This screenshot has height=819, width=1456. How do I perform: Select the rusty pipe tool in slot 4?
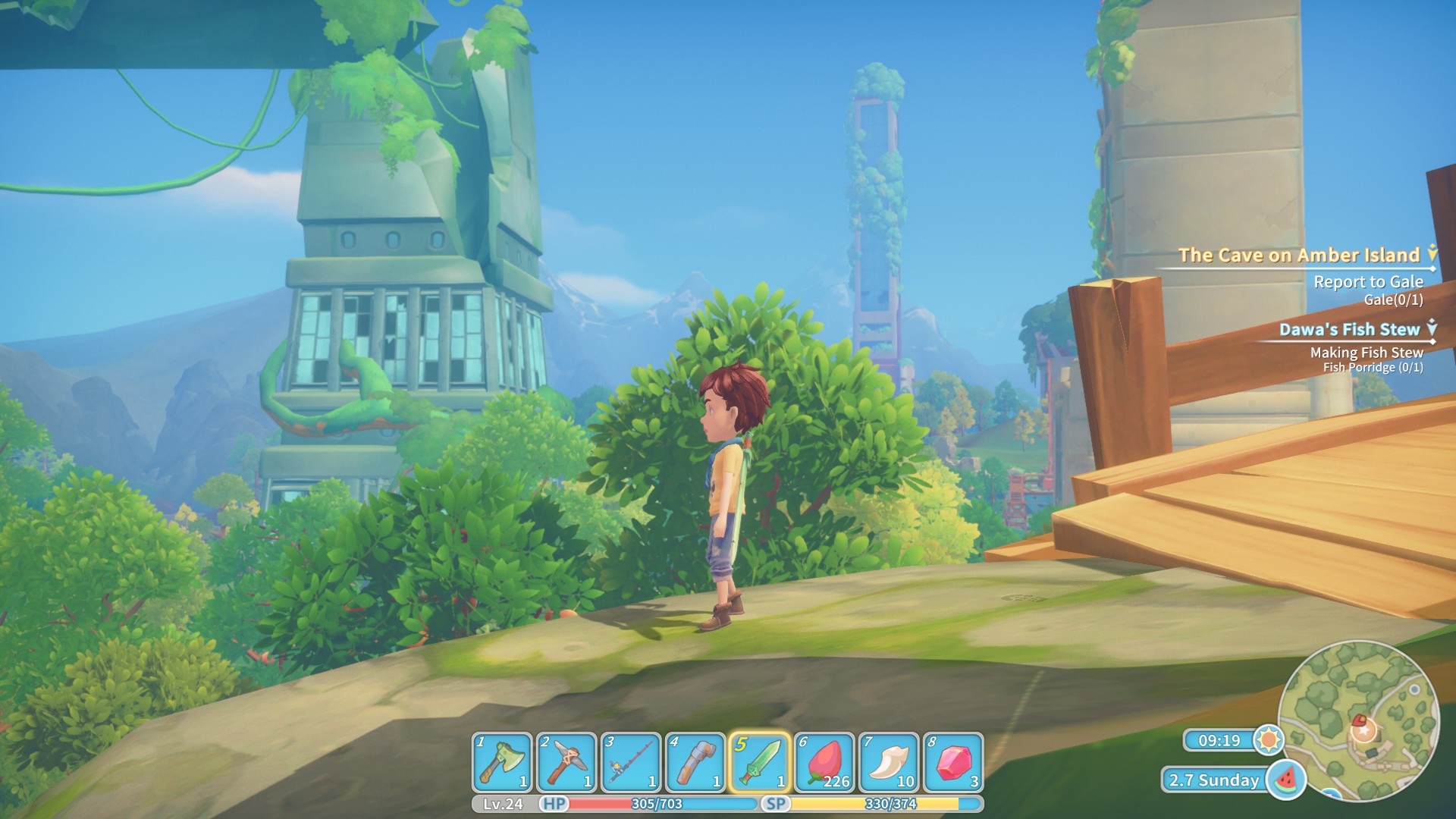point(695,761)
